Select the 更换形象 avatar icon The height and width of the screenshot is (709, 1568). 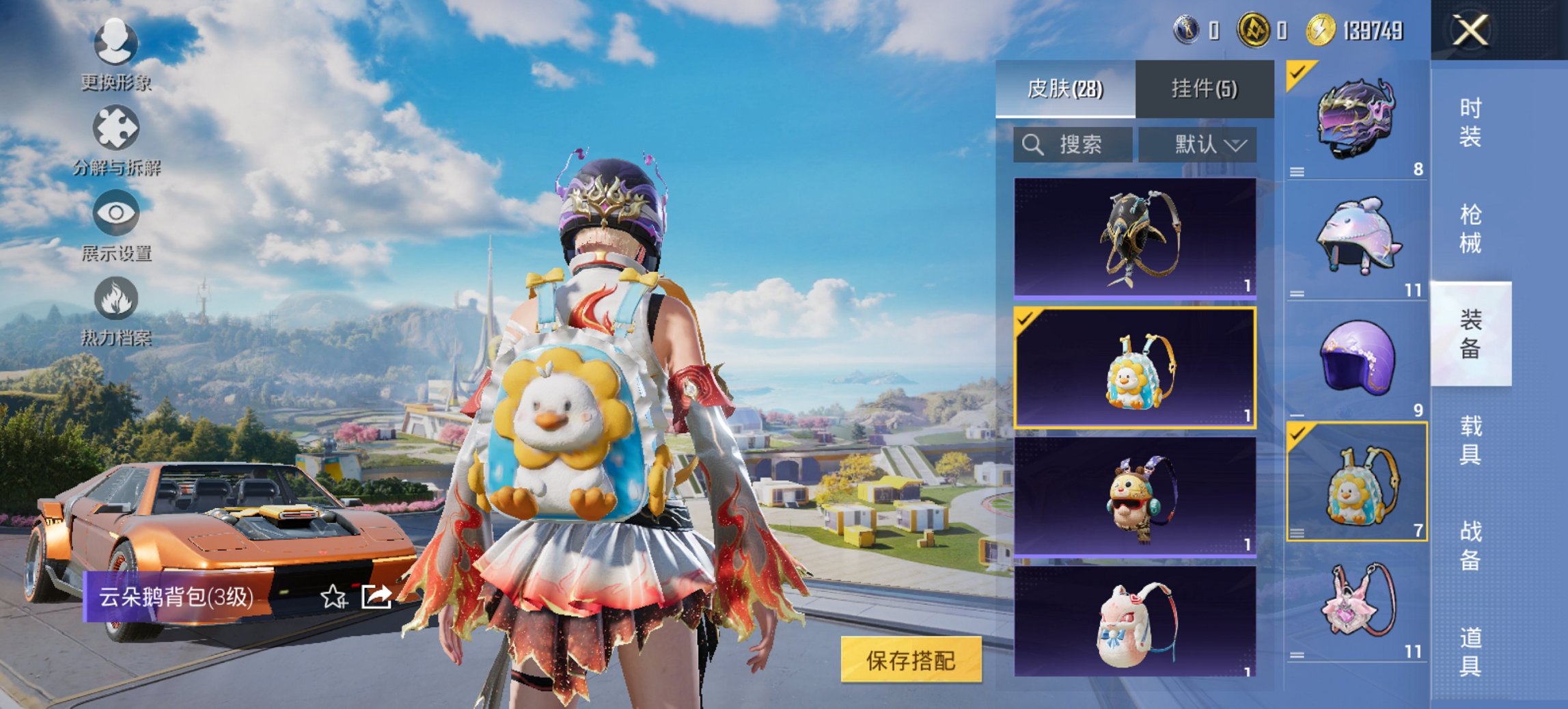[116, 43]
